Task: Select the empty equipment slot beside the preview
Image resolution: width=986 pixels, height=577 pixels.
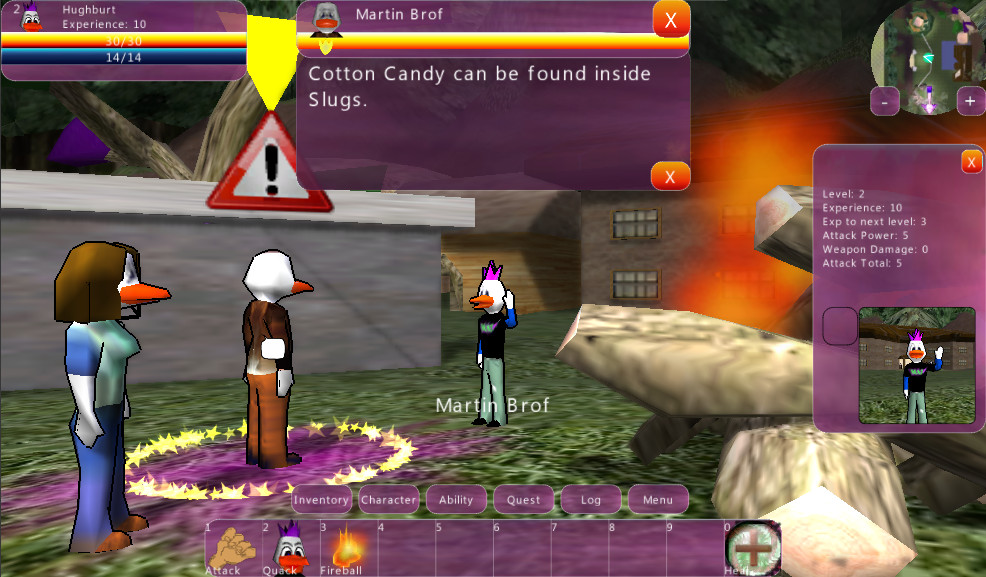Action: [840, 326]
